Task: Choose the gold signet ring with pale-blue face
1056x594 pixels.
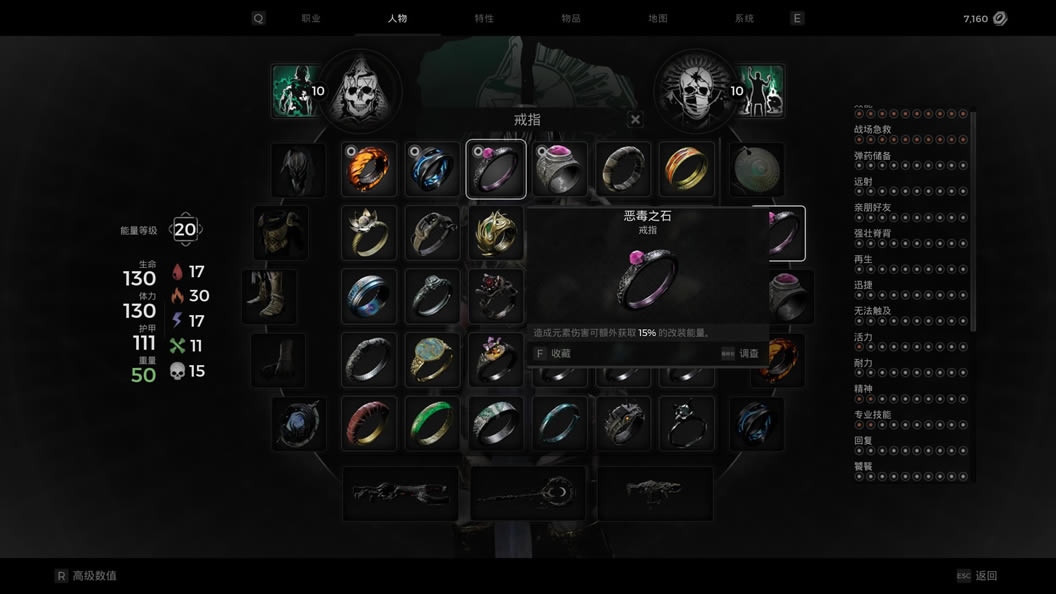Action: coord(432,360)
